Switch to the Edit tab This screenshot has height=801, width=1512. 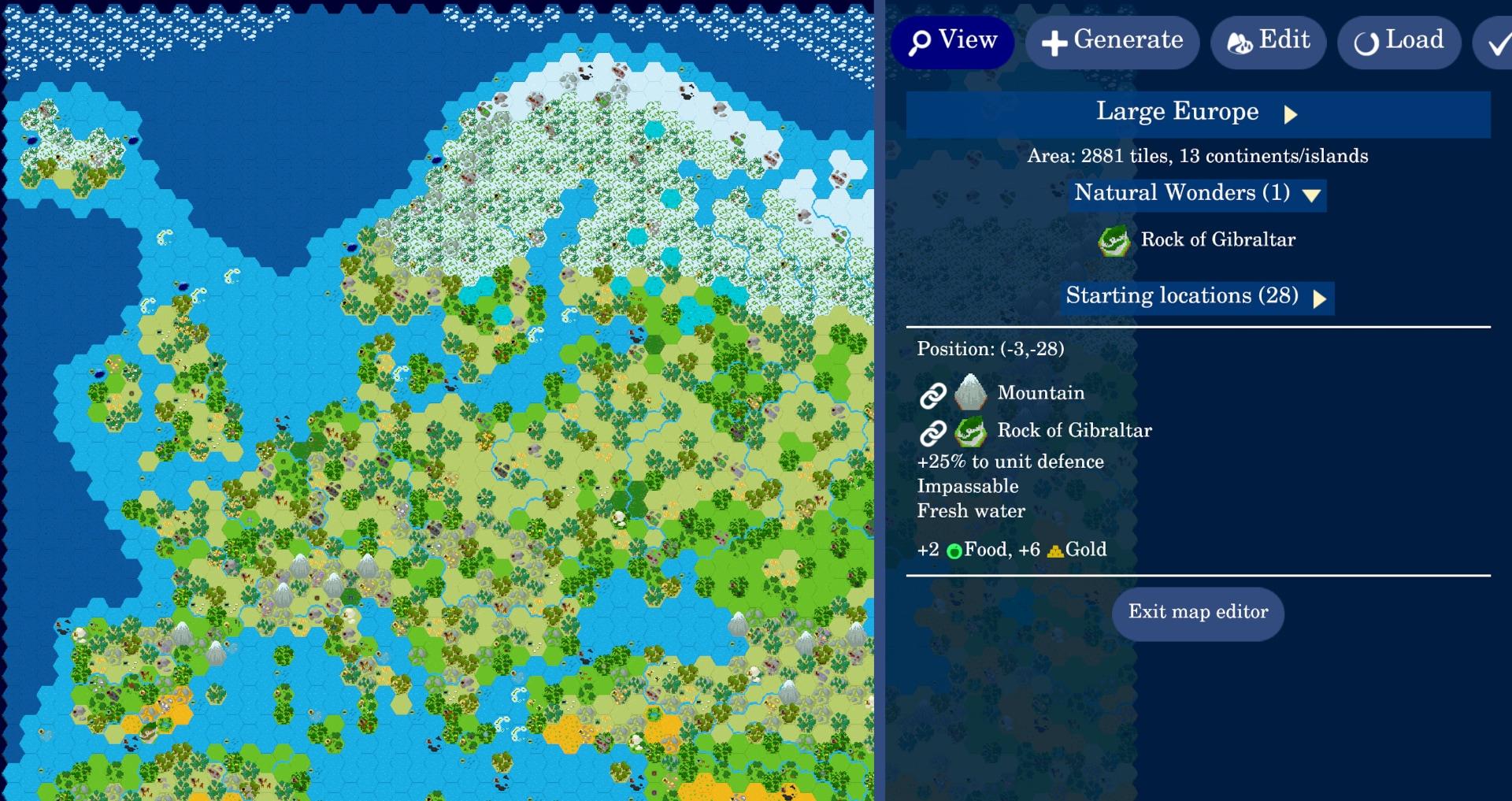tap(1268, 42)
